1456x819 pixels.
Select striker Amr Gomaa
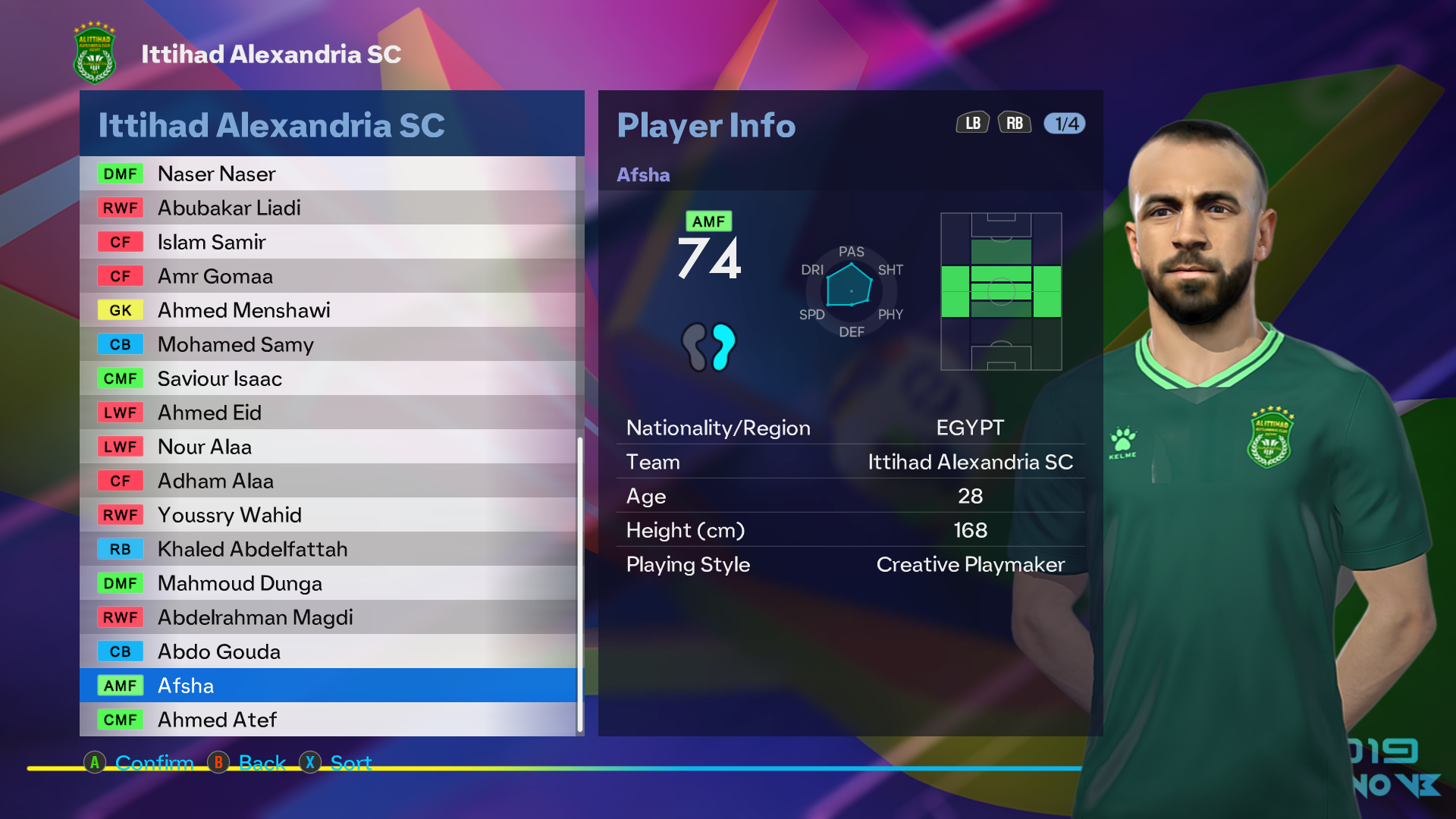328,276
